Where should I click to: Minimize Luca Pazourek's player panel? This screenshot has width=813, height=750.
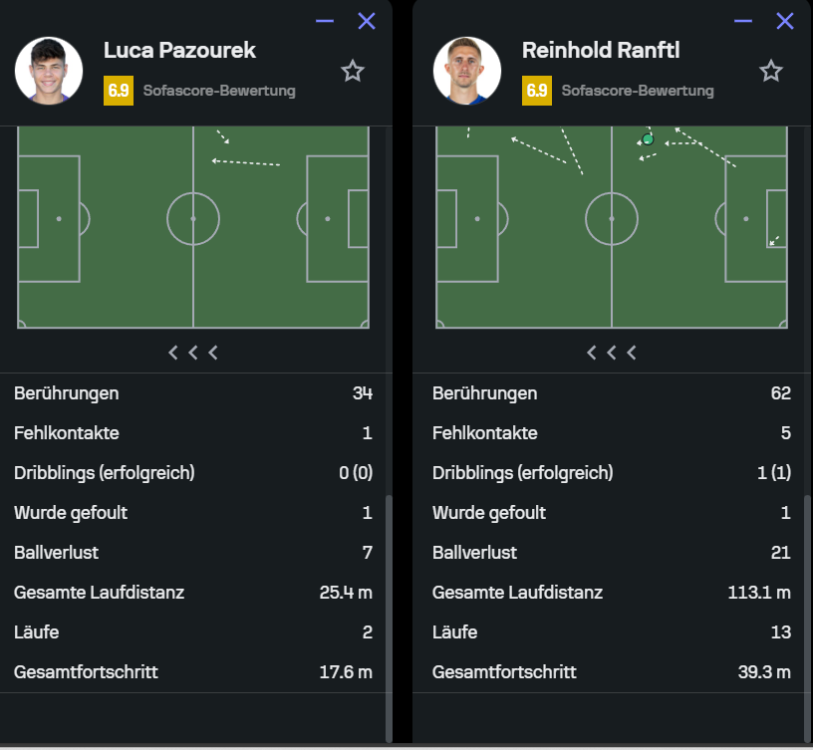pos(325,21)
